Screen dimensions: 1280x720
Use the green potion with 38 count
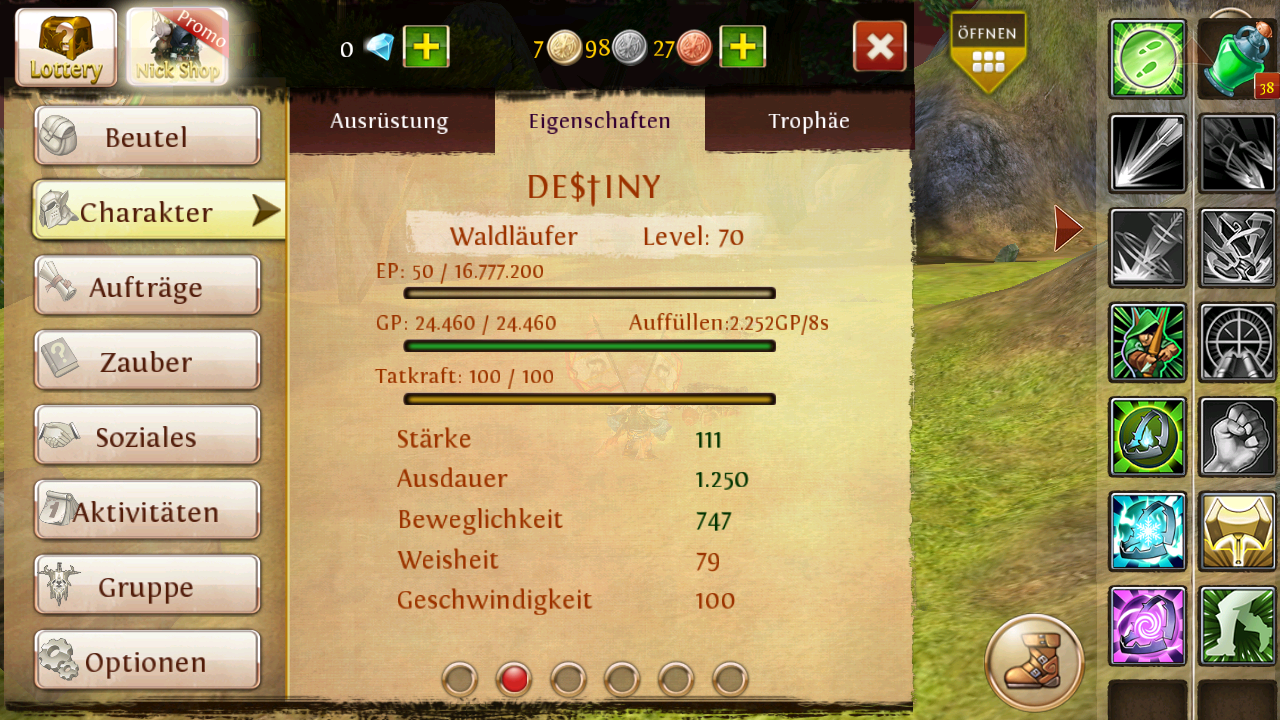1237,59
